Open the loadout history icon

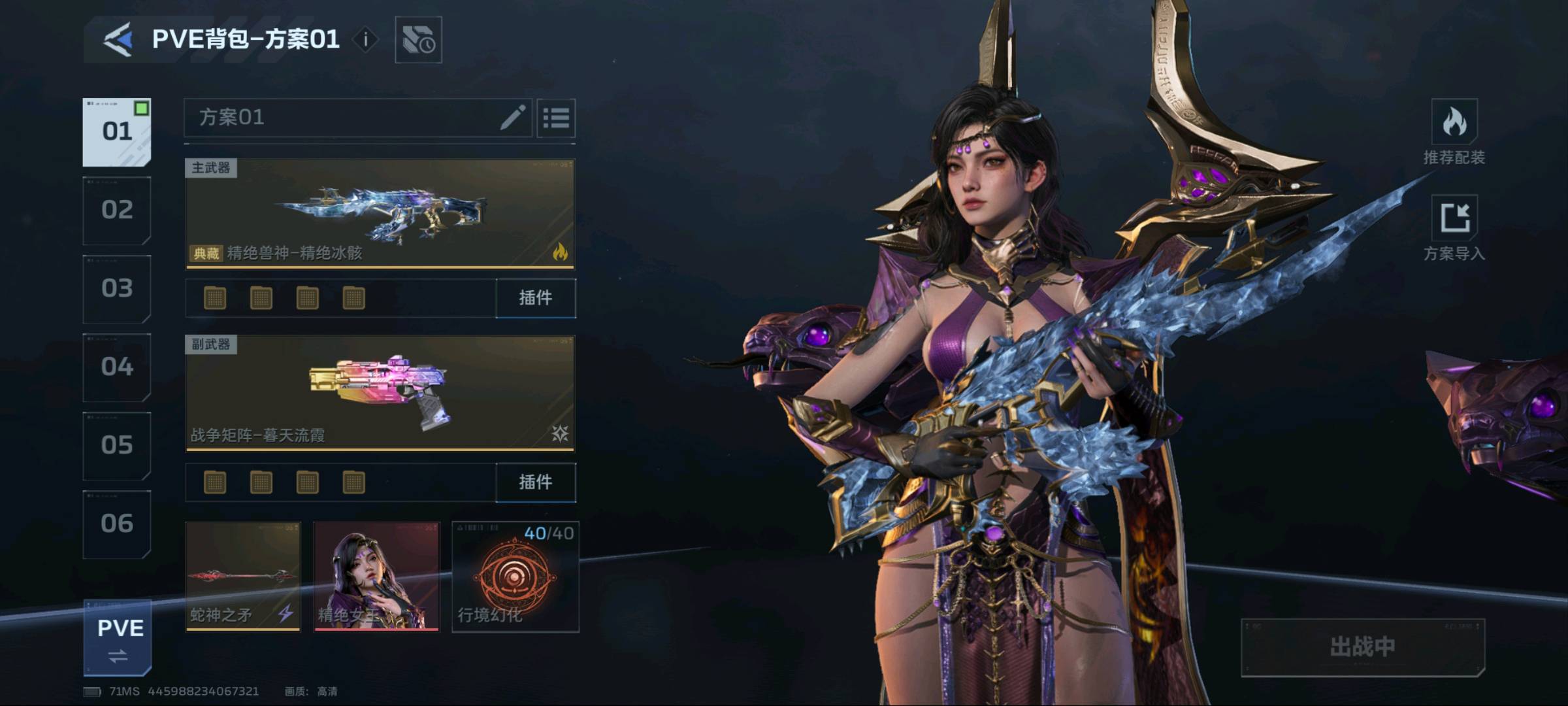[x=418, y=40]
